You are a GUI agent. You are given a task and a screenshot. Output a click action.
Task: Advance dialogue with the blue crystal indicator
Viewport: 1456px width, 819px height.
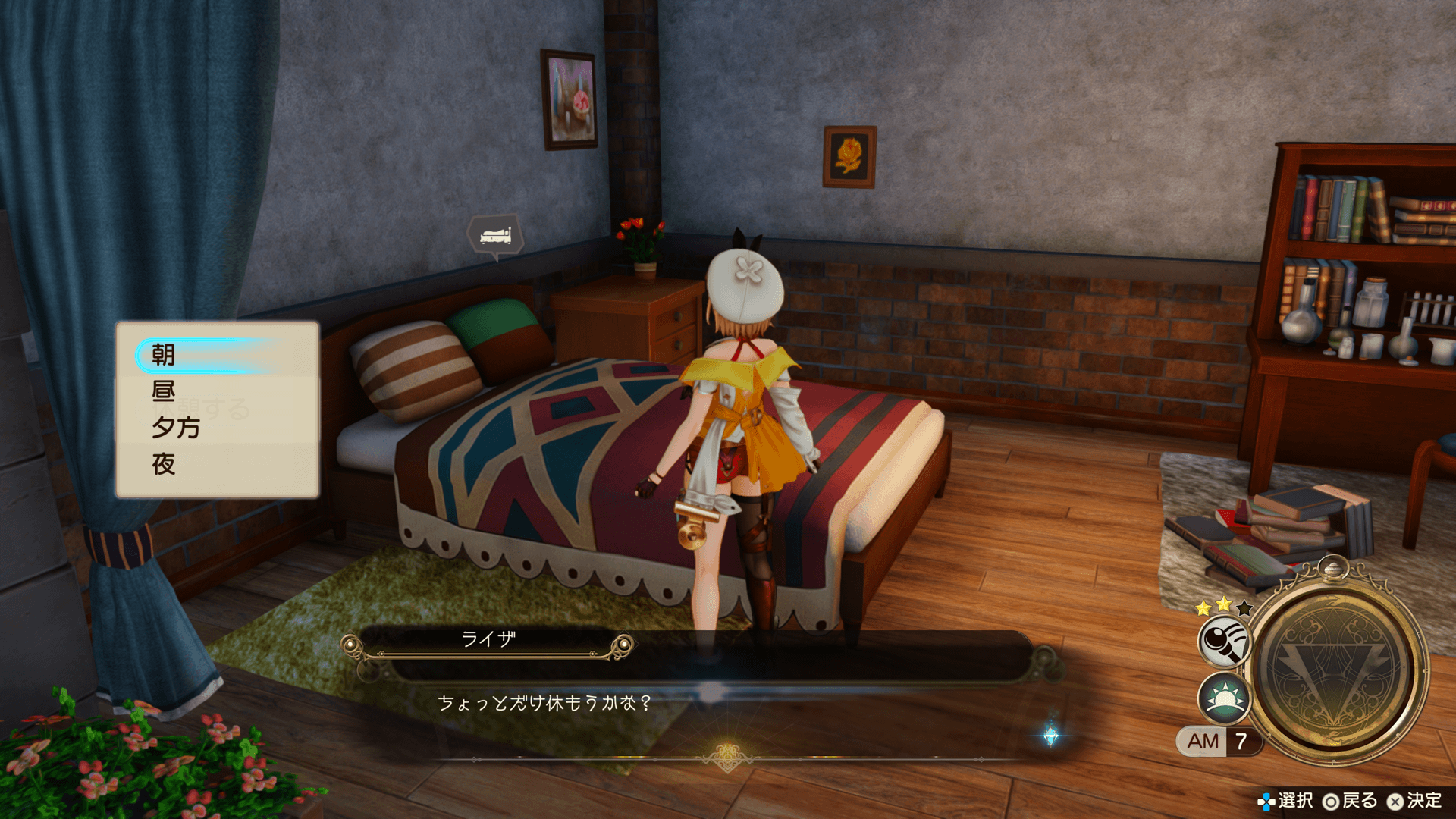[x=1051, y=735]
